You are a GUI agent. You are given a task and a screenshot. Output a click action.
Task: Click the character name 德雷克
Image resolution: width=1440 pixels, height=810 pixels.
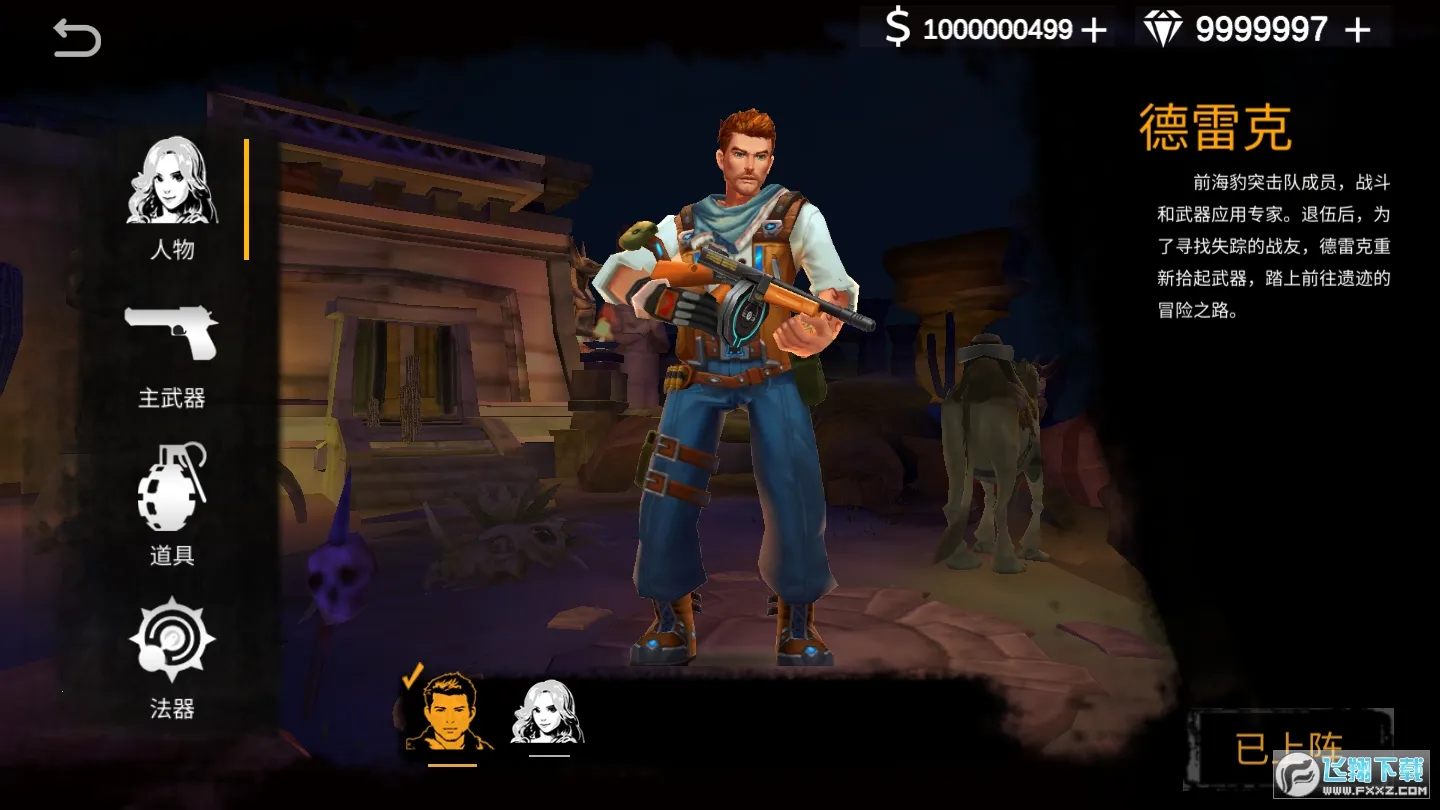coord(1219,124)
